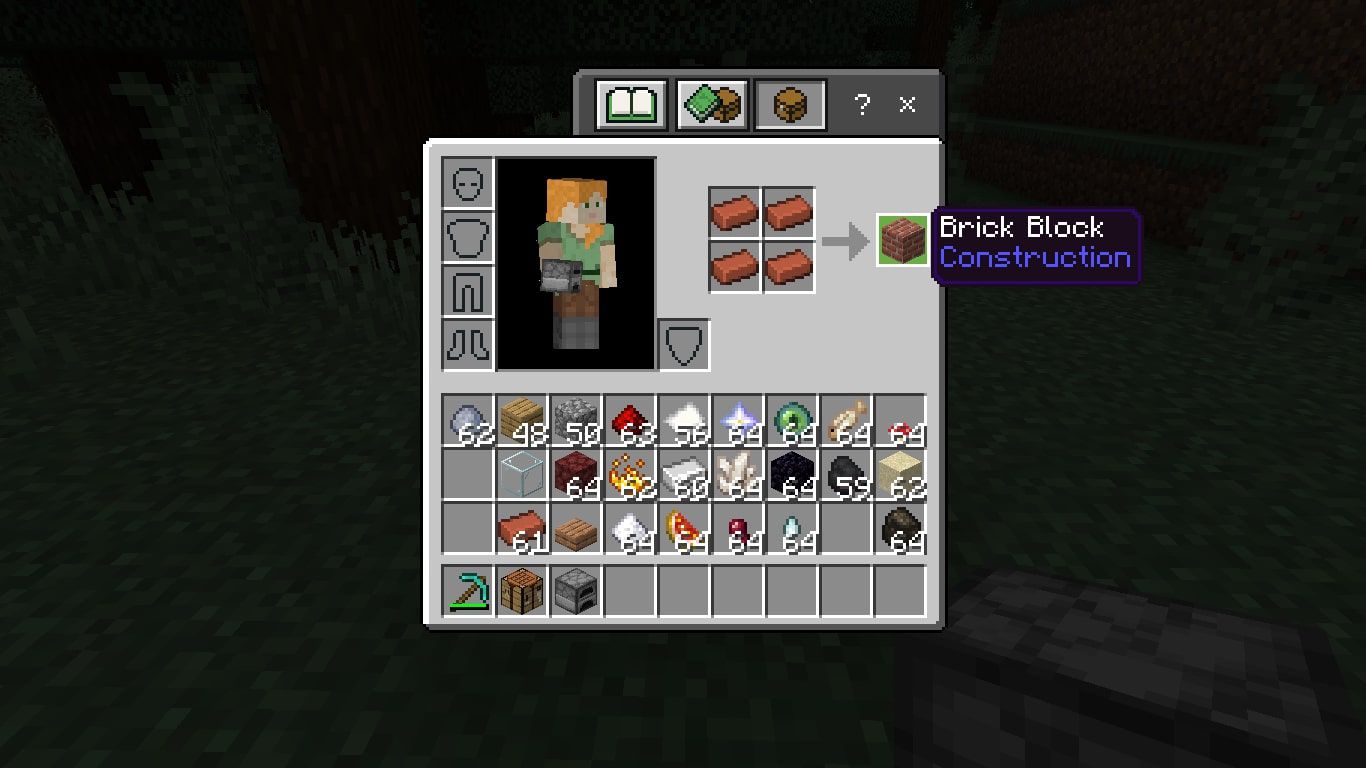Screen dimensions: 1366x768
Task: Select the crafting table in the hotbar
Action: (x=521, y=590)
